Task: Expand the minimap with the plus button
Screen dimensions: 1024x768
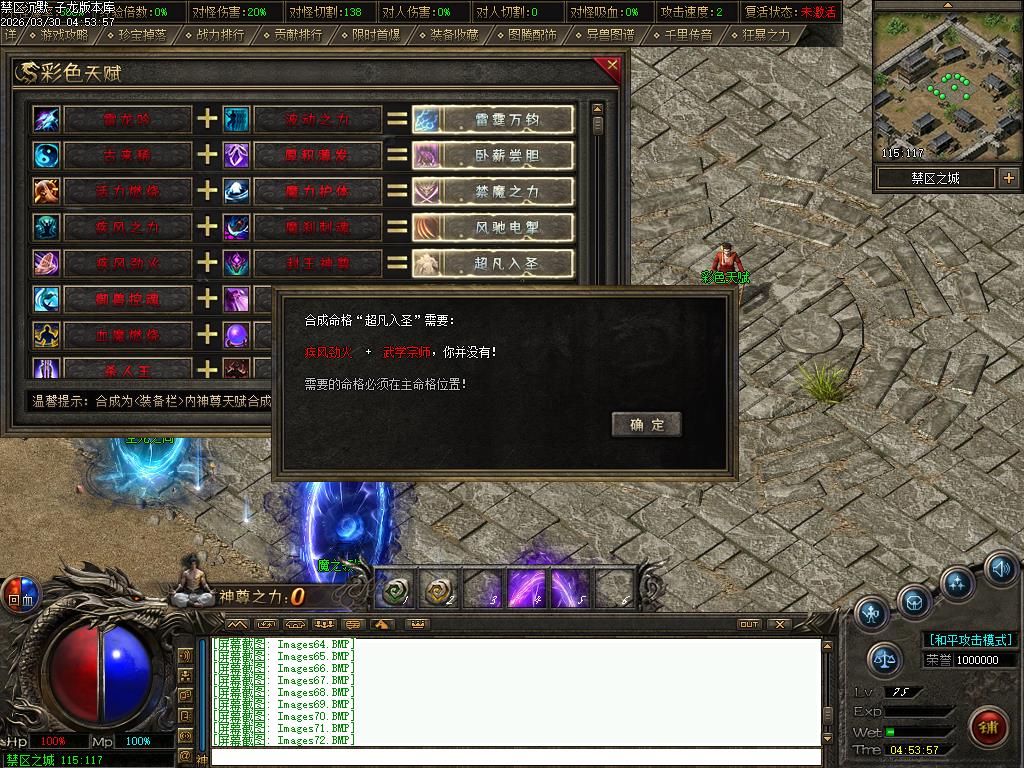Action: coord(1008,178)
